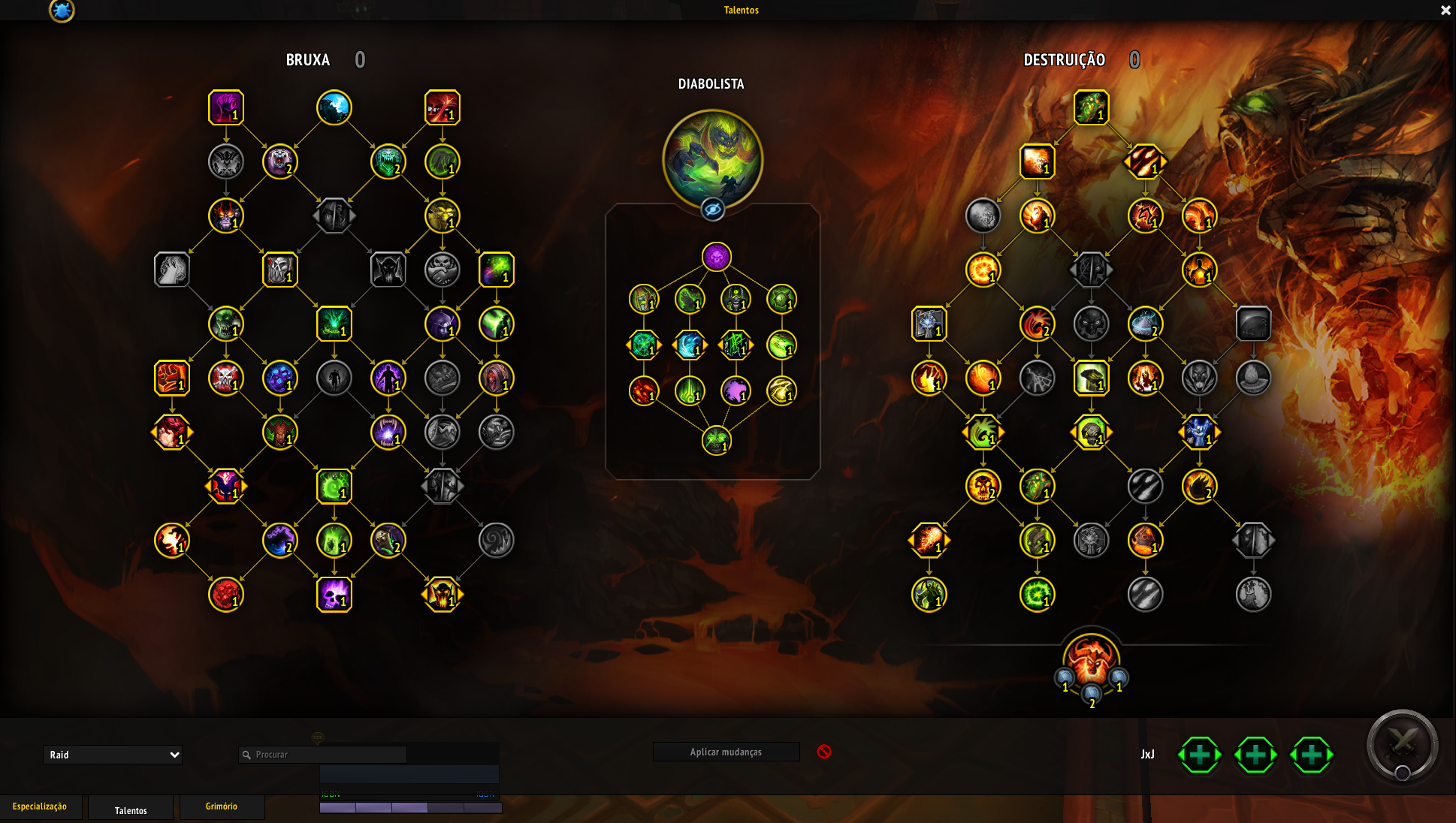The image size is (1456, 823).
Task: Click the blue orb talent atop Bruxa tree
Action: [x=334, y=108]
